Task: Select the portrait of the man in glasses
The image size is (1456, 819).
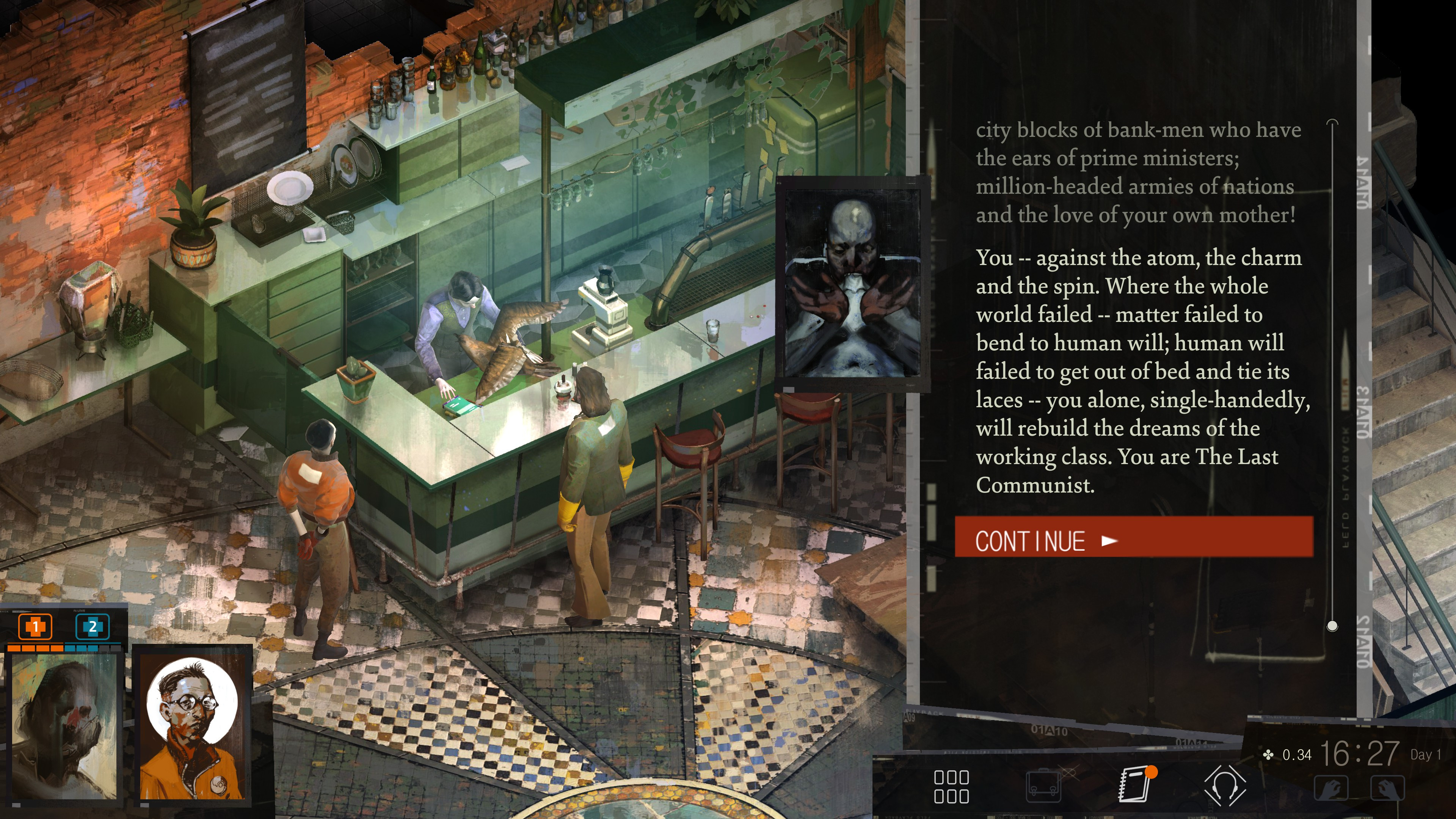Action: [192, 727]
